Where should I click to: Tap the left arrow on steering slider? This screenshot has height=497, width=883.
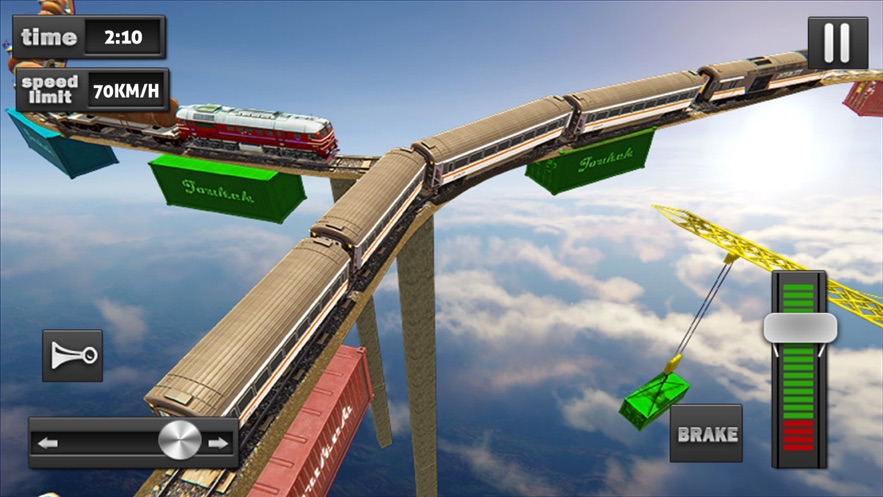point(48,443)
